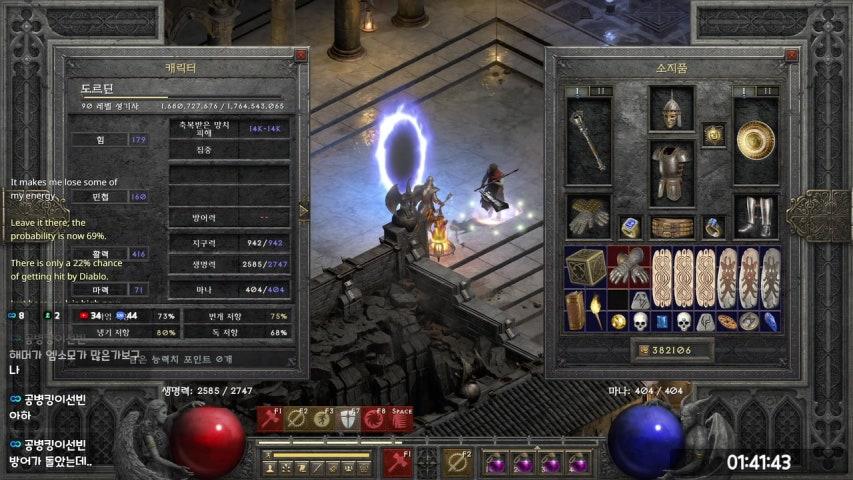Select the equipped golden round shield

point(756,140)
